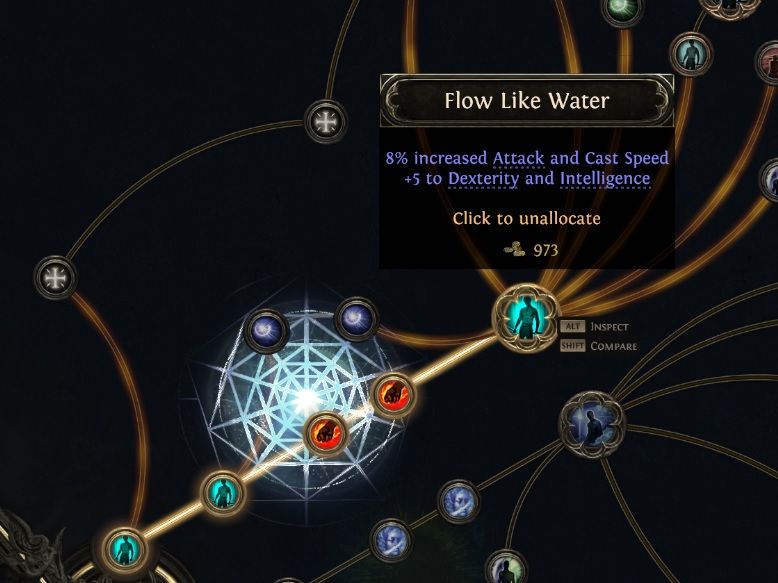Choose the green starburst passive node
This screenshot has width=778, height=583.
622,9
